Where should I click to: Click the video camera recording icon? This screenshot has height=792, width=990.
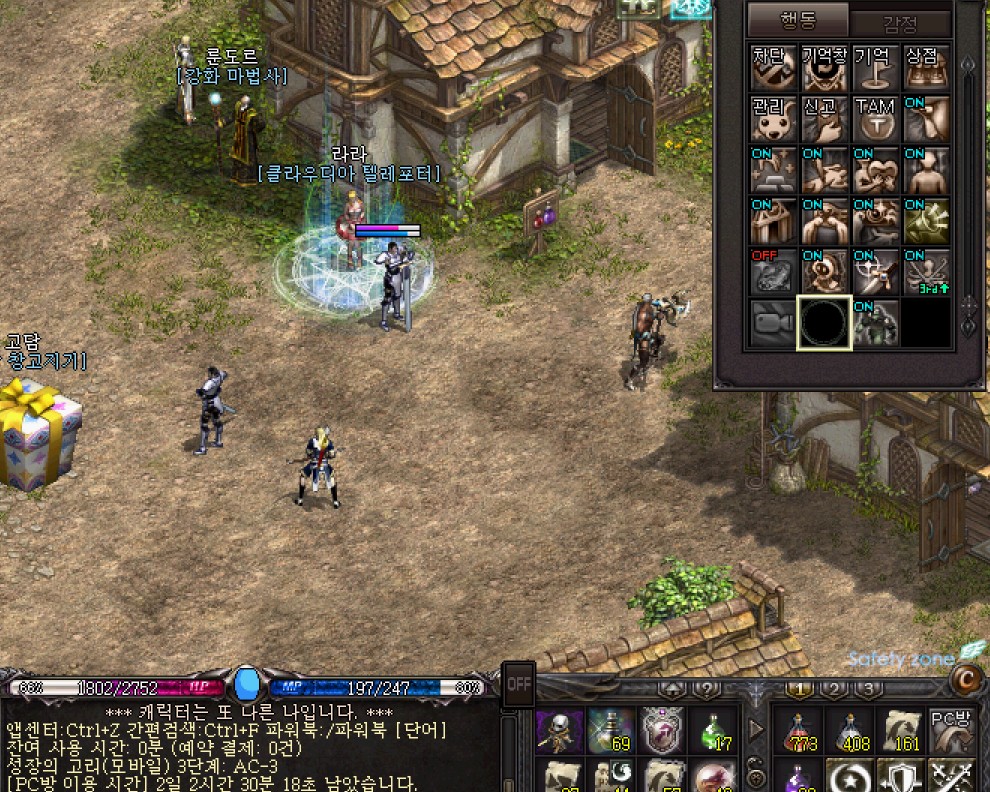(774, 323)
